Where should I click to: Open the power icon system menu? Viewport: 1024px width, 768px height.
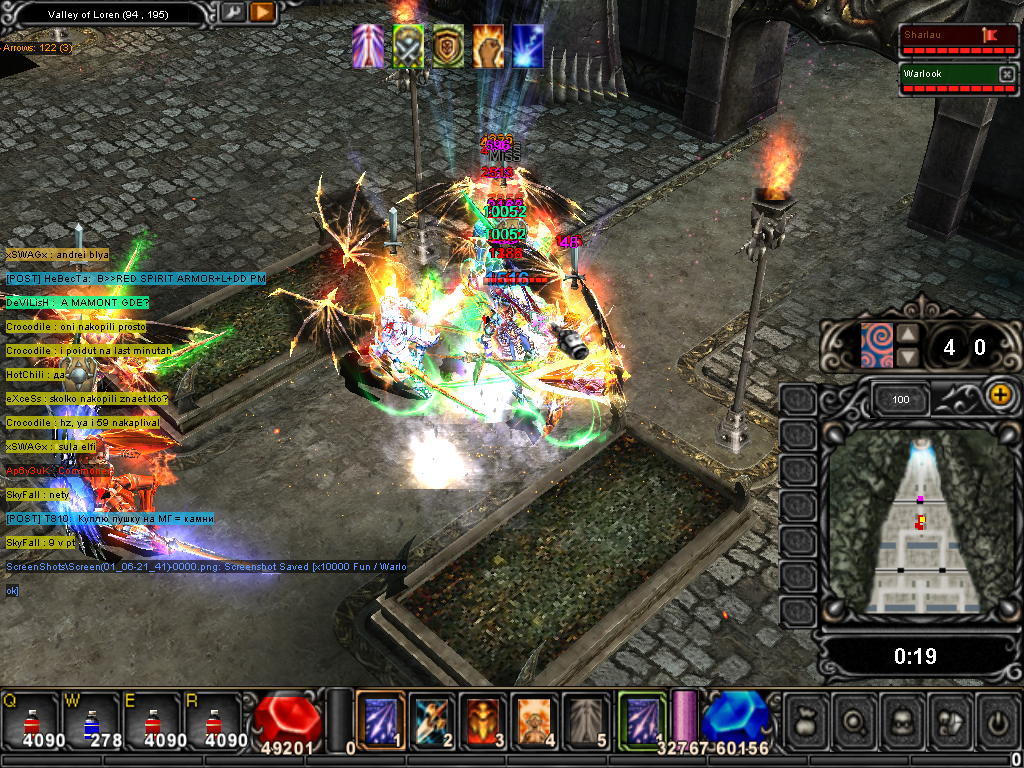tap(999, 719)
